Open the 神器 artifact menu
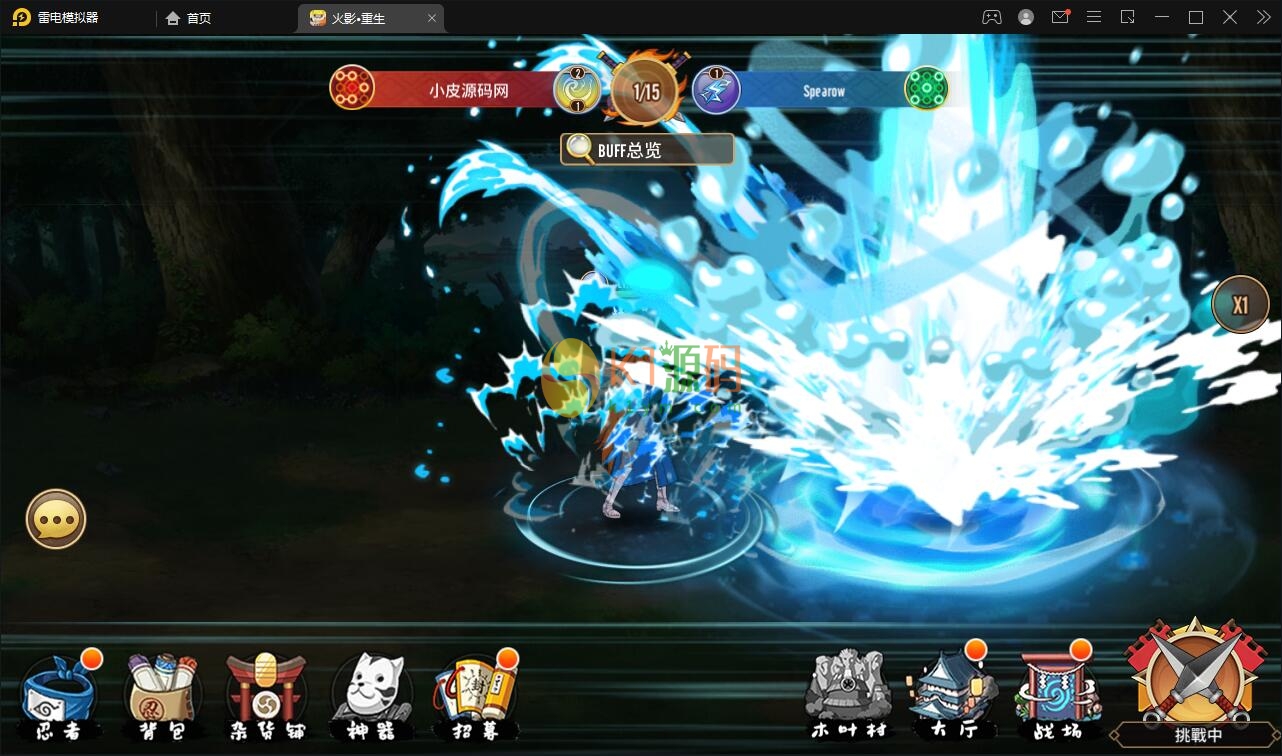 pyautogui.click(x=367, y=695)
